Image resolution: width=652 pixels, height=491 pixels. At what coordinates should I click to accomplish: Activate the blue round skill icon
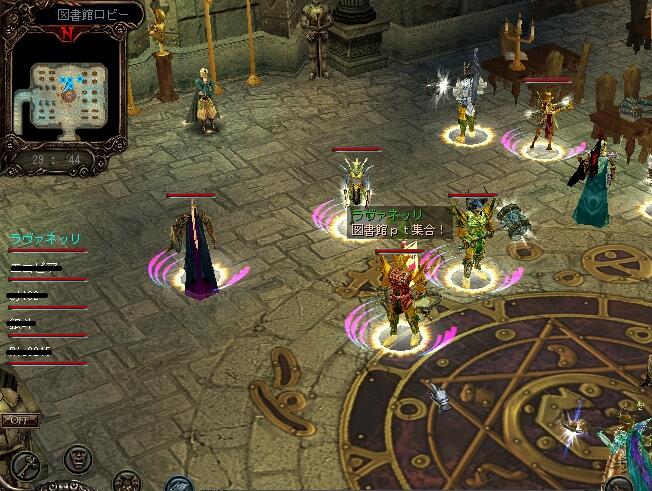coord(178,484)
